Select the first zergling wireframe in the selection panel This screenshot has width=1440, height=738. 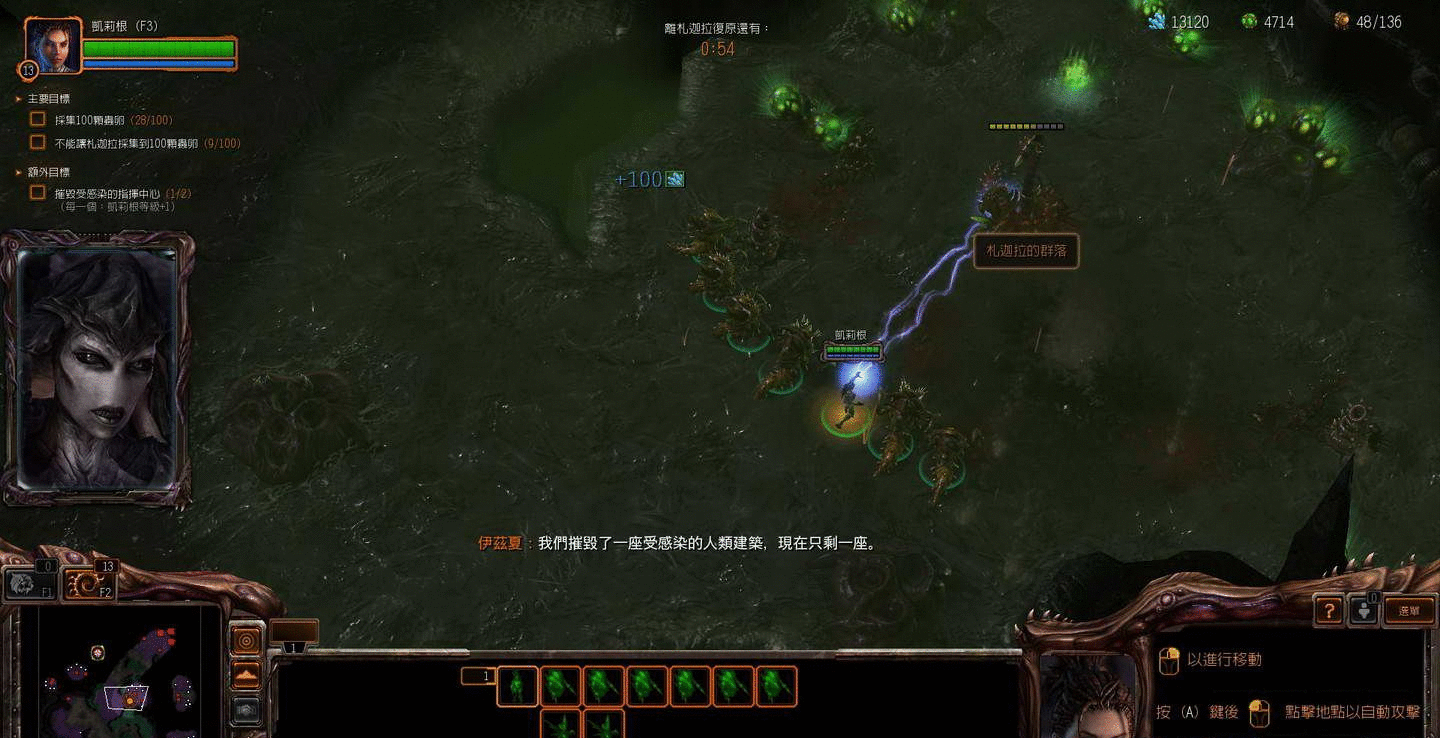[x=517, y=687]
